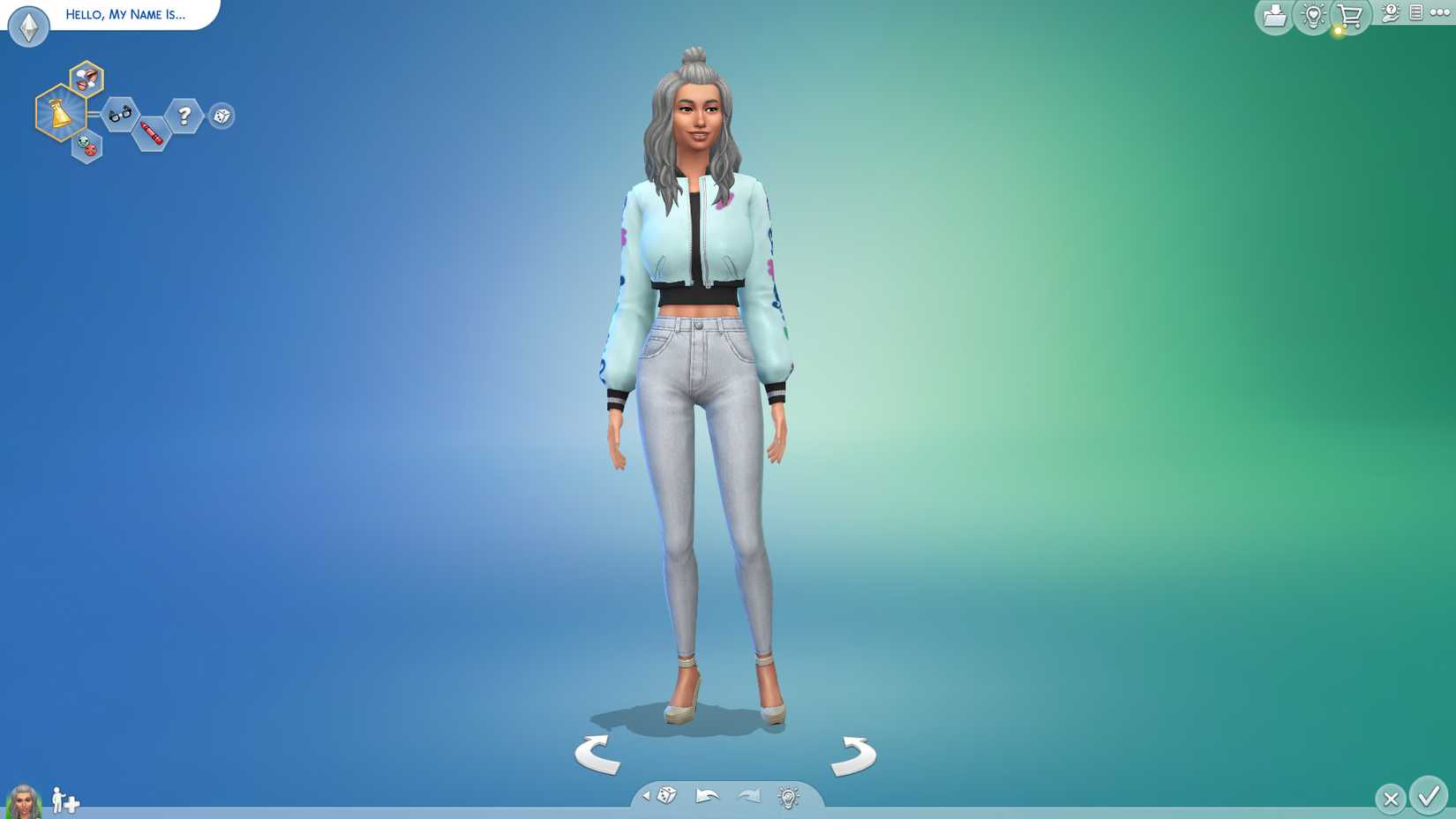Rotate the Sim using the right arrow
Screen dimensions: 1456x819
point(852,755)
